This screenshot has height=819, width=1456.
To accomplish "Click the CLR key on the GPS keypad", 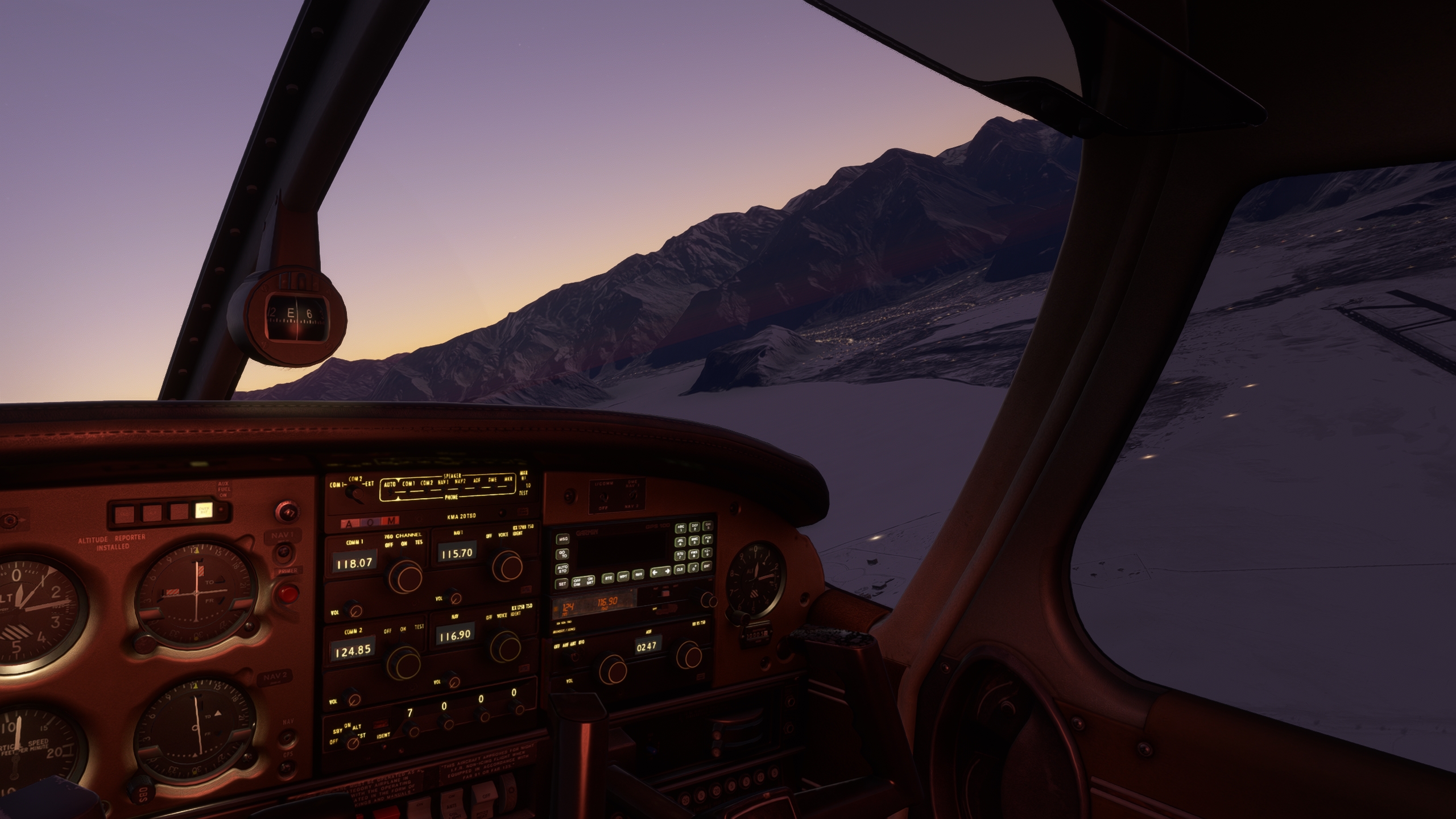I will [680, 569].
